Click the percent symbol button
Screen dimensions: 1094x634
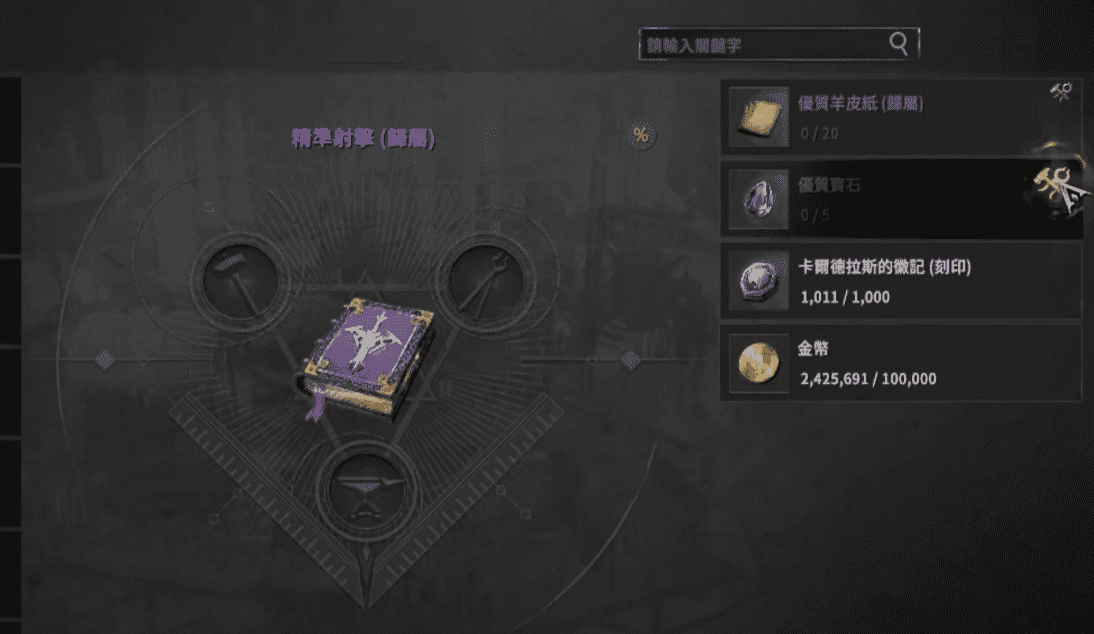640,136
